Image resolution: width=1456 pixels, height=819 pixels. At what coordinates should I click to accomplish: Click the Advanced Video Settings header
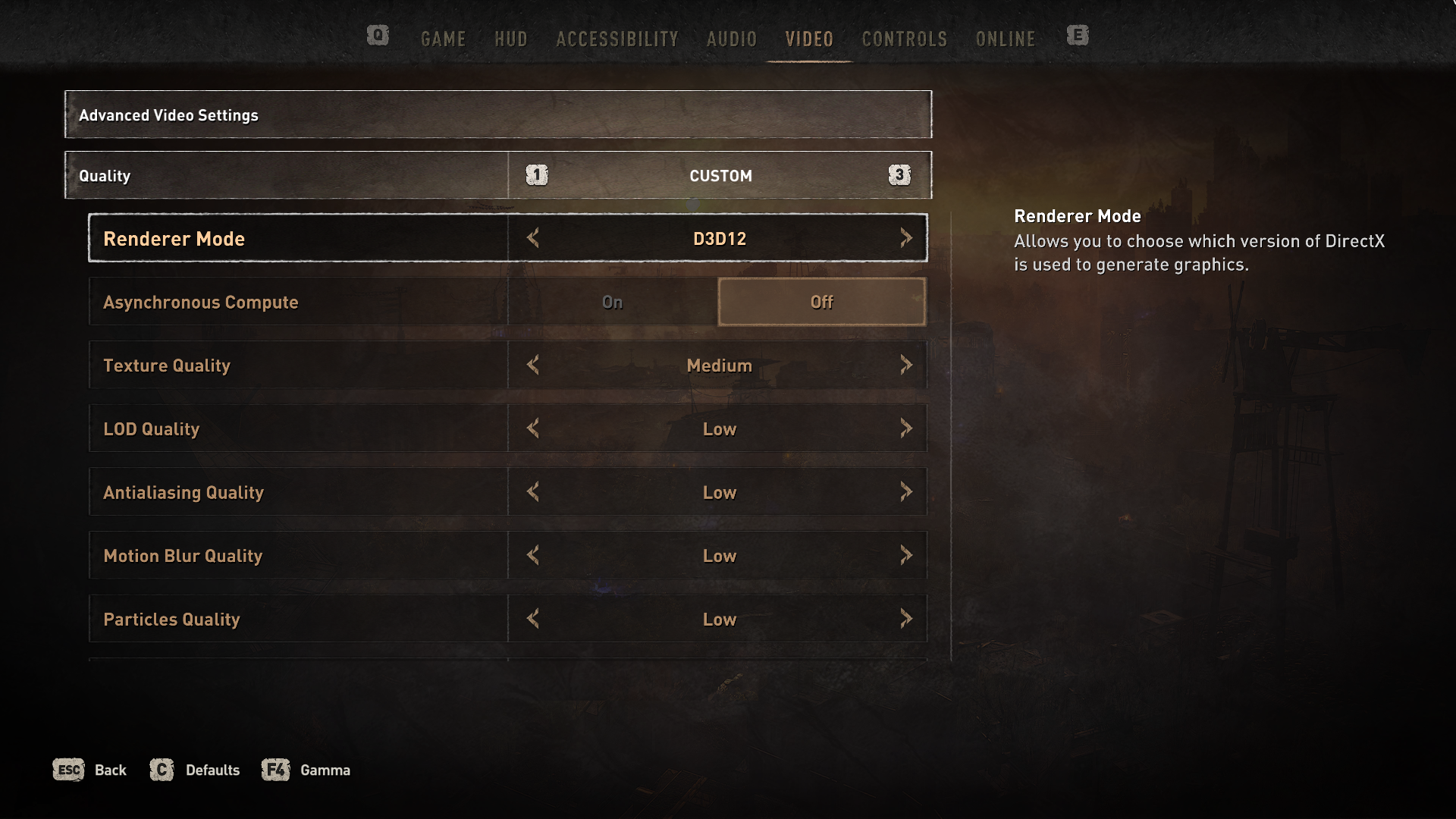click(497, 115)
